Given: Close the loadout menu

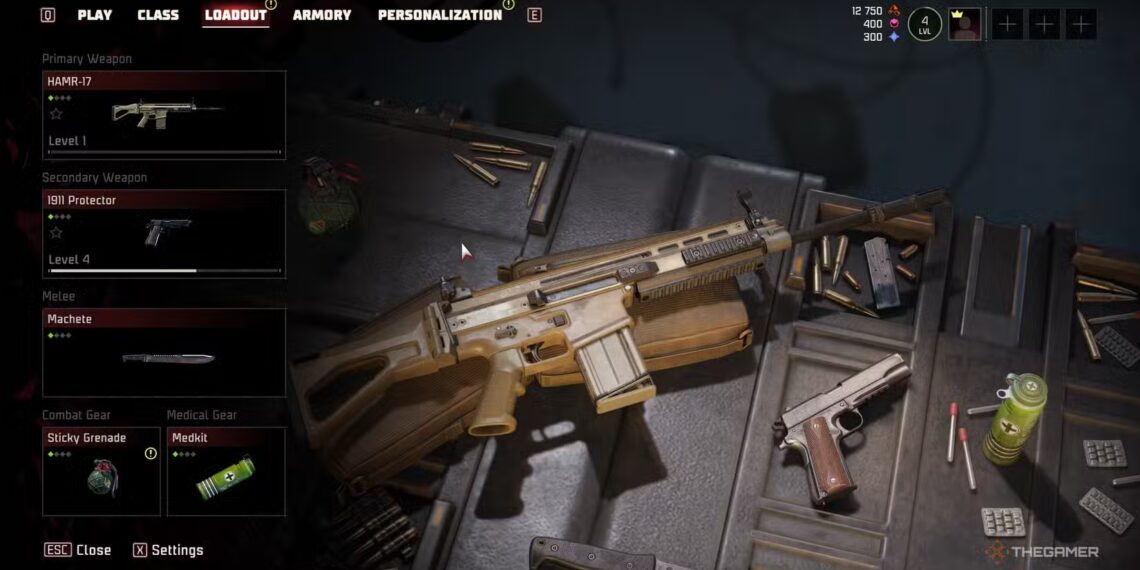Looking at the screenshot, I should (78, 550).
